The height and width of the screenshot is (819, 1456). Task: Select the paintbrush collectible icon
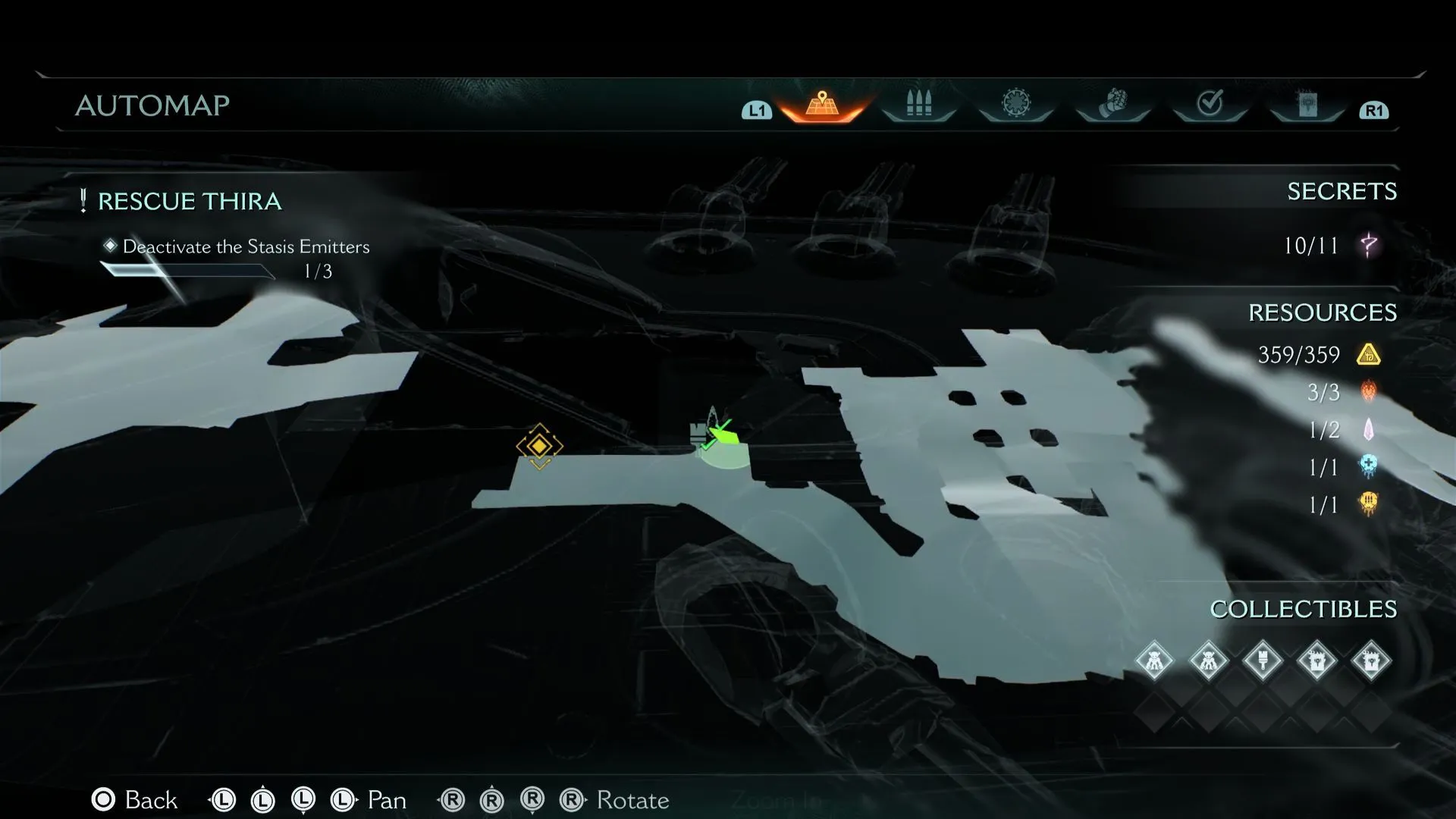(x=1263, y=661)
